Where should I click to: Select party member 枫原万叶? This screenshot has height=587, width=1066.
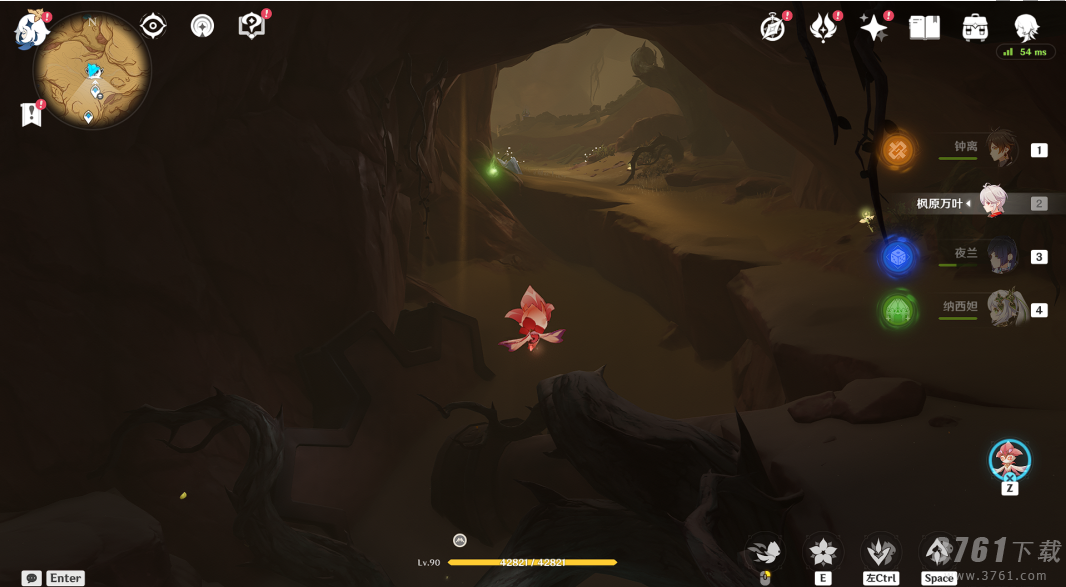(x=991, y=202)
